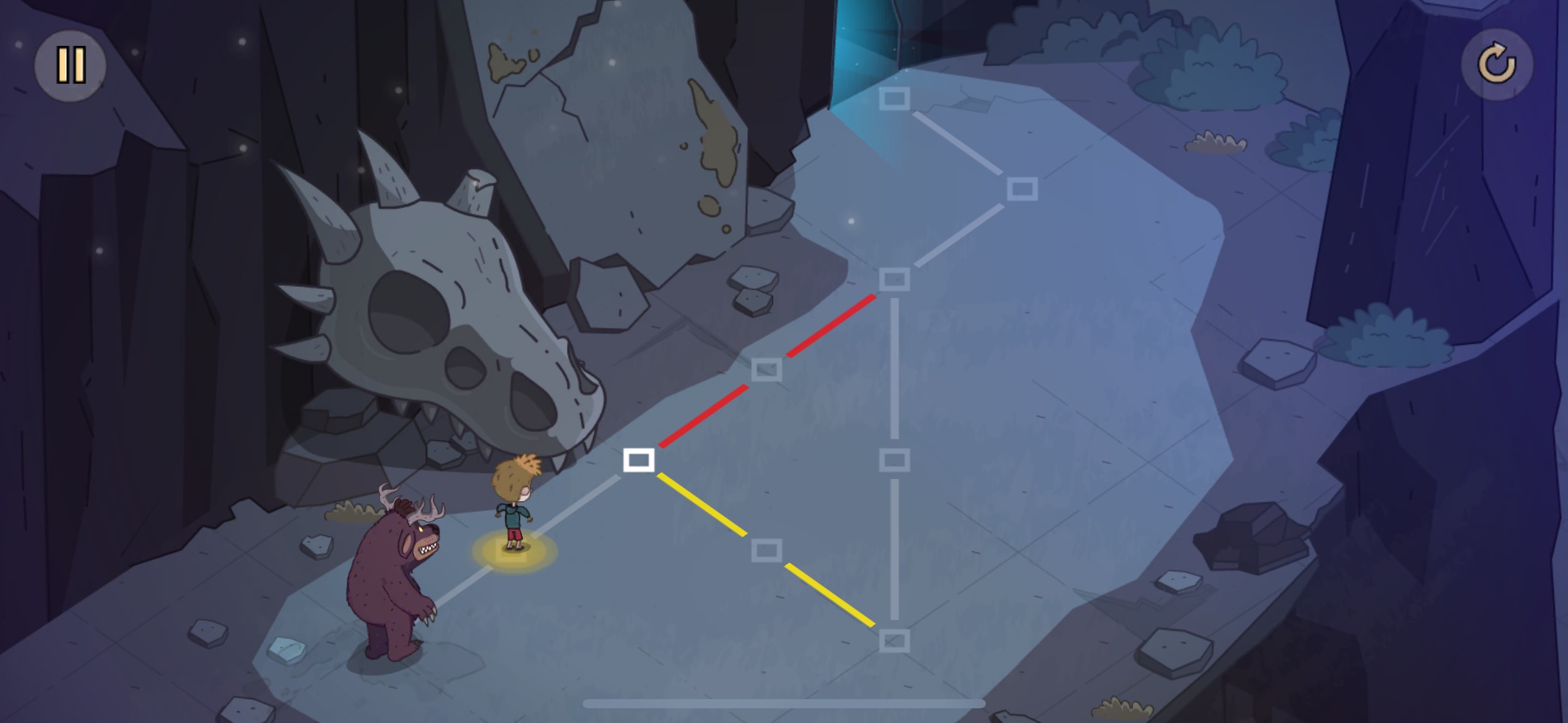The width and height of the screenshot is (1568, 723).
Task: Choose the node midway along the red path
Action: point(766,370)
